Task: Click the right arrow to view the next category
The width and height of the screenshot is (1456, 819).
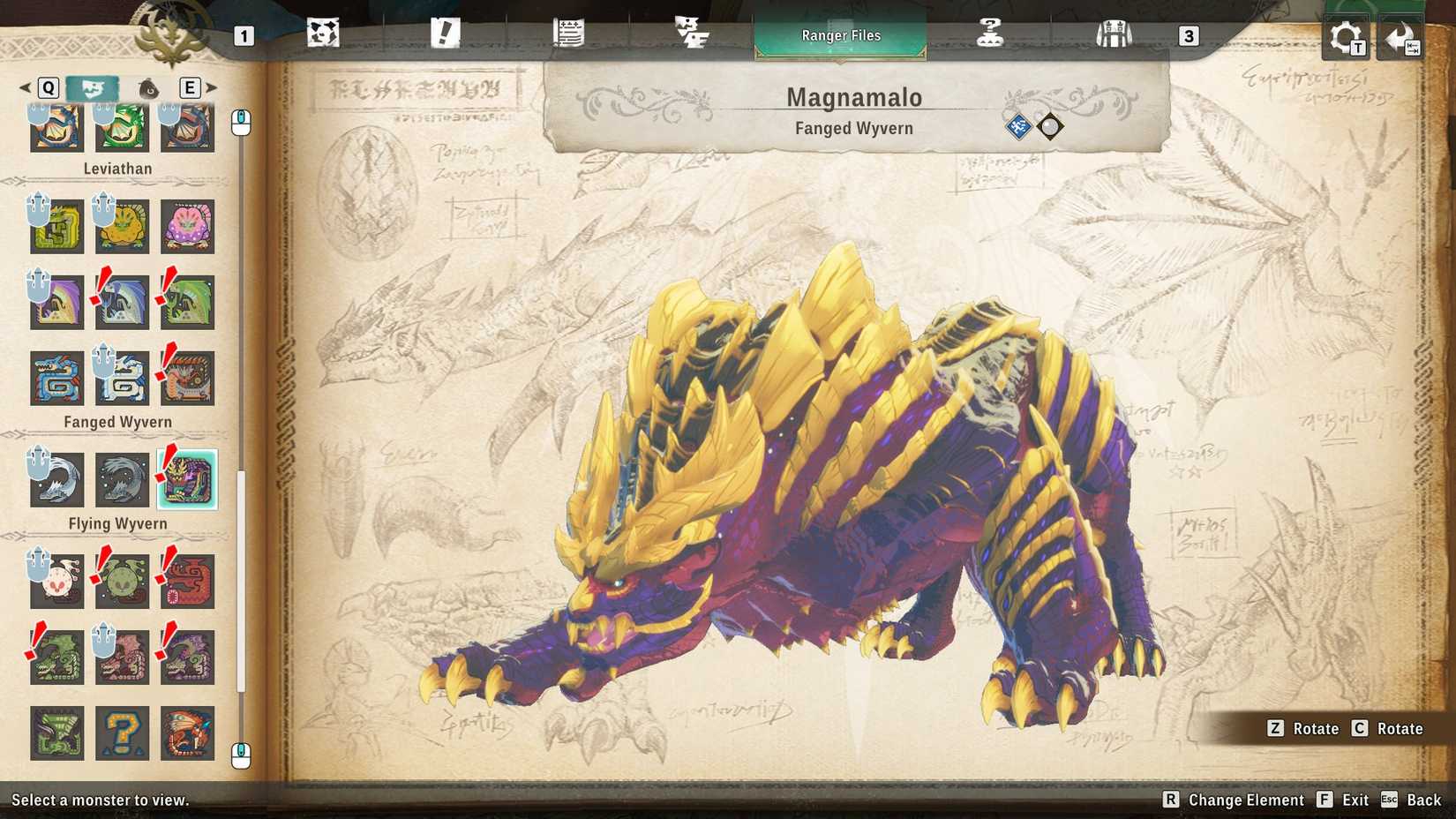Action: [x=212, y=88]
